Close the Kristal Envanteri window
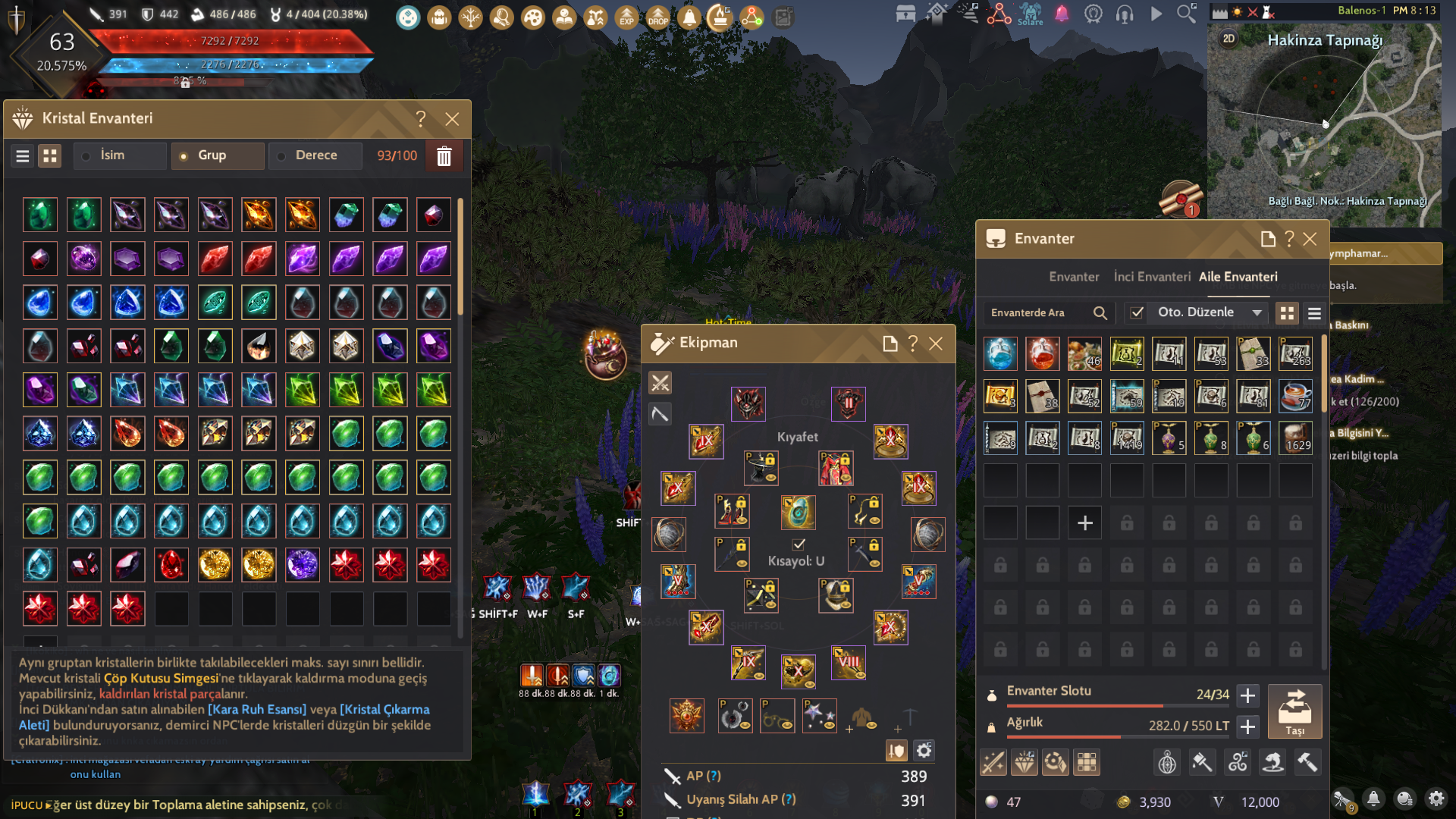 point(452,119)
